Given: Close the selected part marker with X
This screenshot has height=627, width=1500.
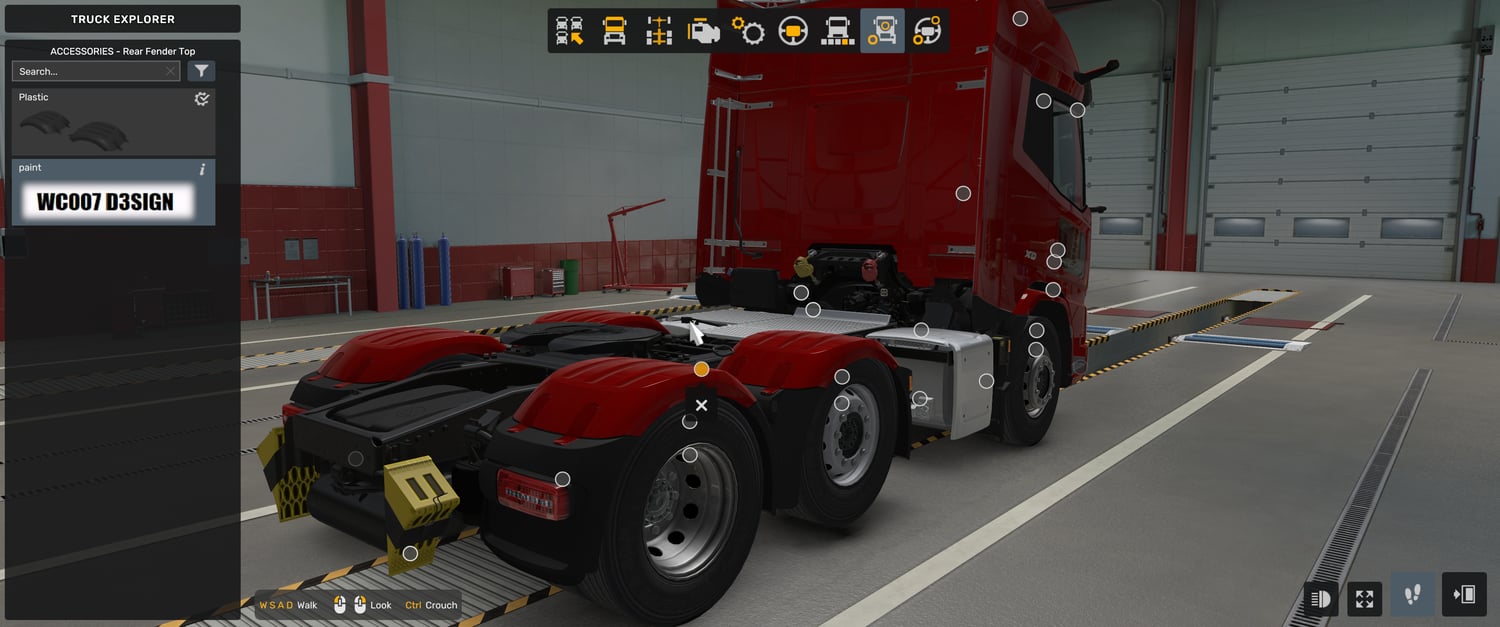Looking at the screenshot, I should tap(701, 405).
